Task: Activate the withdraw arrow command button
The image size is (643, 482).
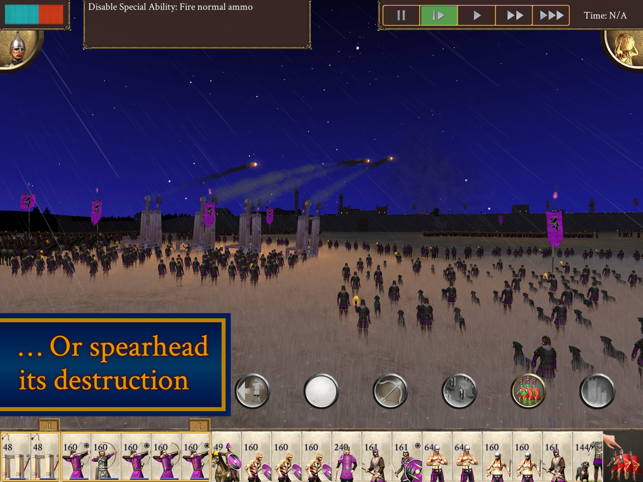Action: [x=252, y=391]
